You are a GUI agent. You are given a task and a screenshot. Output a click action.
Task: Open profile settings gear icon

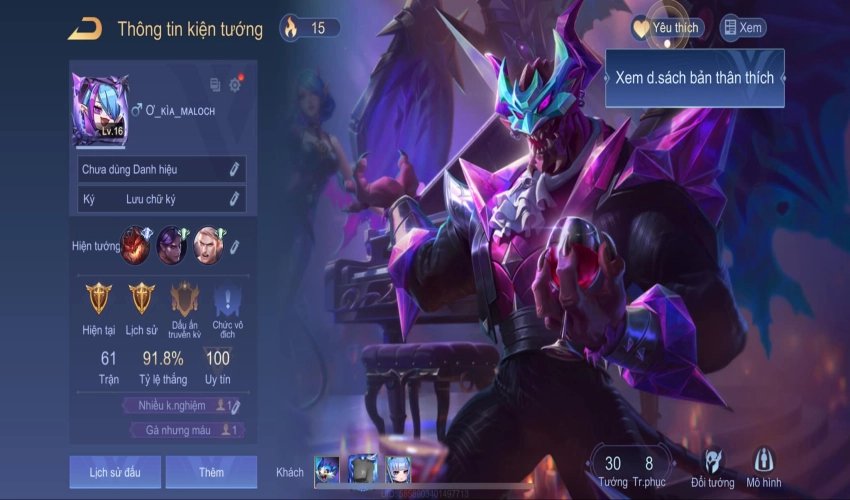pos(235,85)
